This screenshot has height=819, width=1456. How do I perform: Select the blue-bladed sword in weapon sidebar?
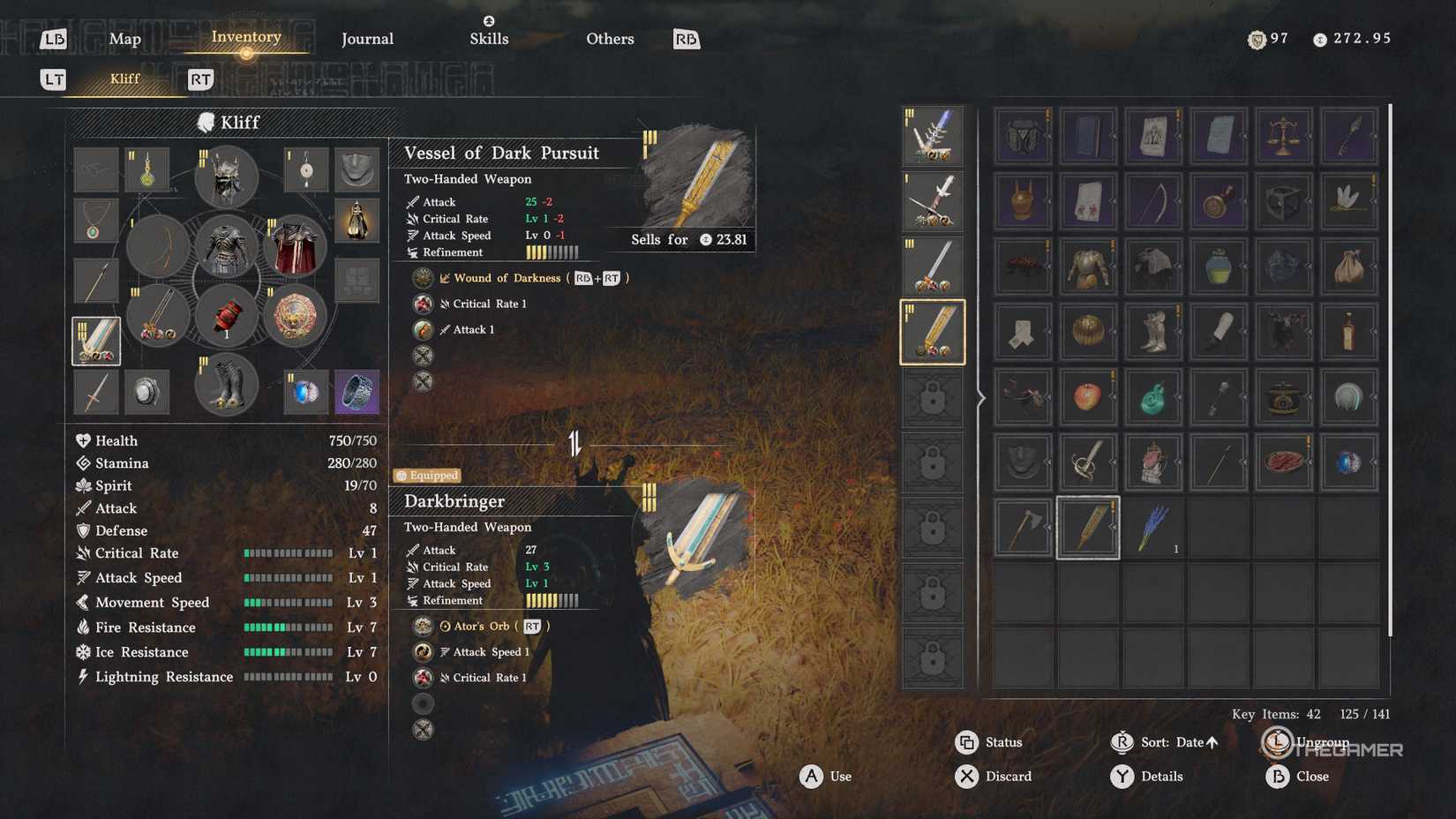[x=933, y=137]
